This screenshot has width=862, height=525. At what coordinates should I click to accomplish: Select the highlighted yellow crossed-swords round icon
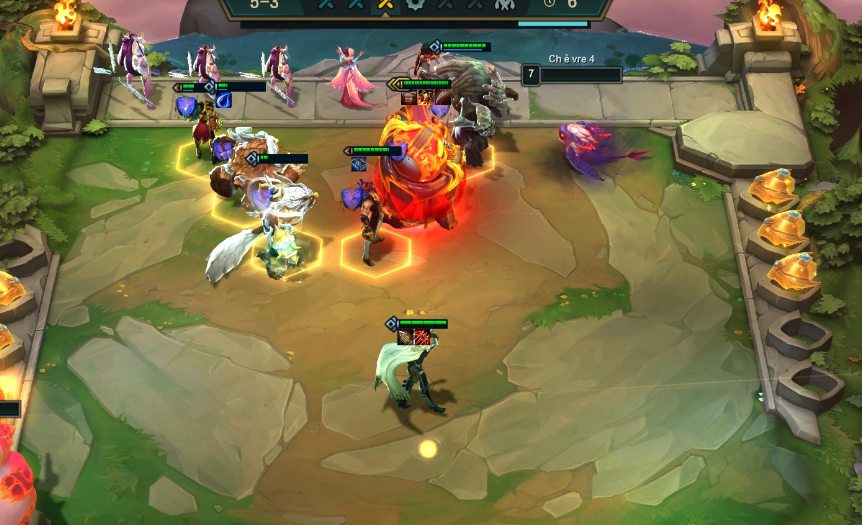[x=384, y=5]
